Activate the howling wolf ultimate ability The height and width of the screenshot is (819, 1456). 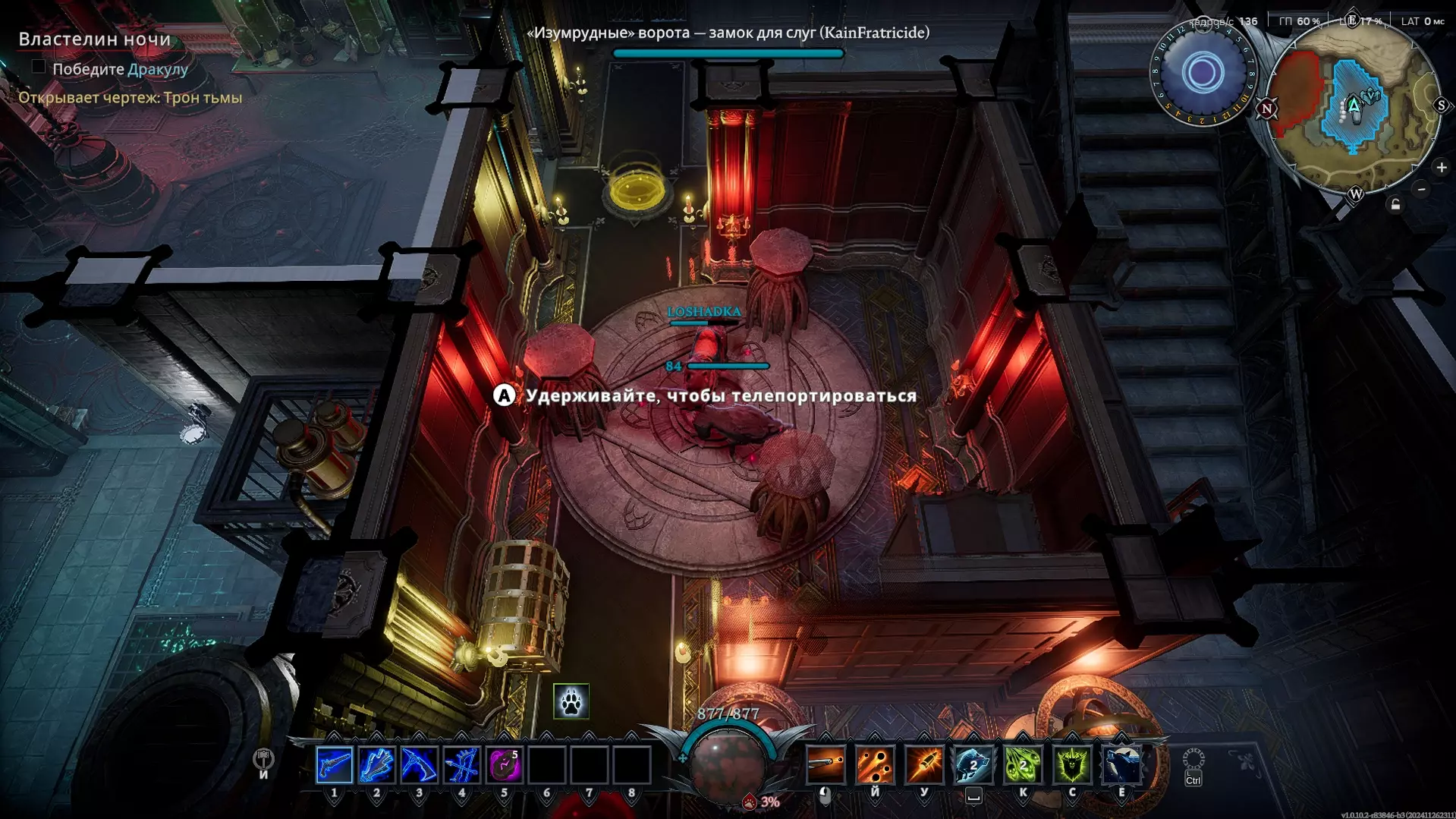click(x=1121, y=764)
